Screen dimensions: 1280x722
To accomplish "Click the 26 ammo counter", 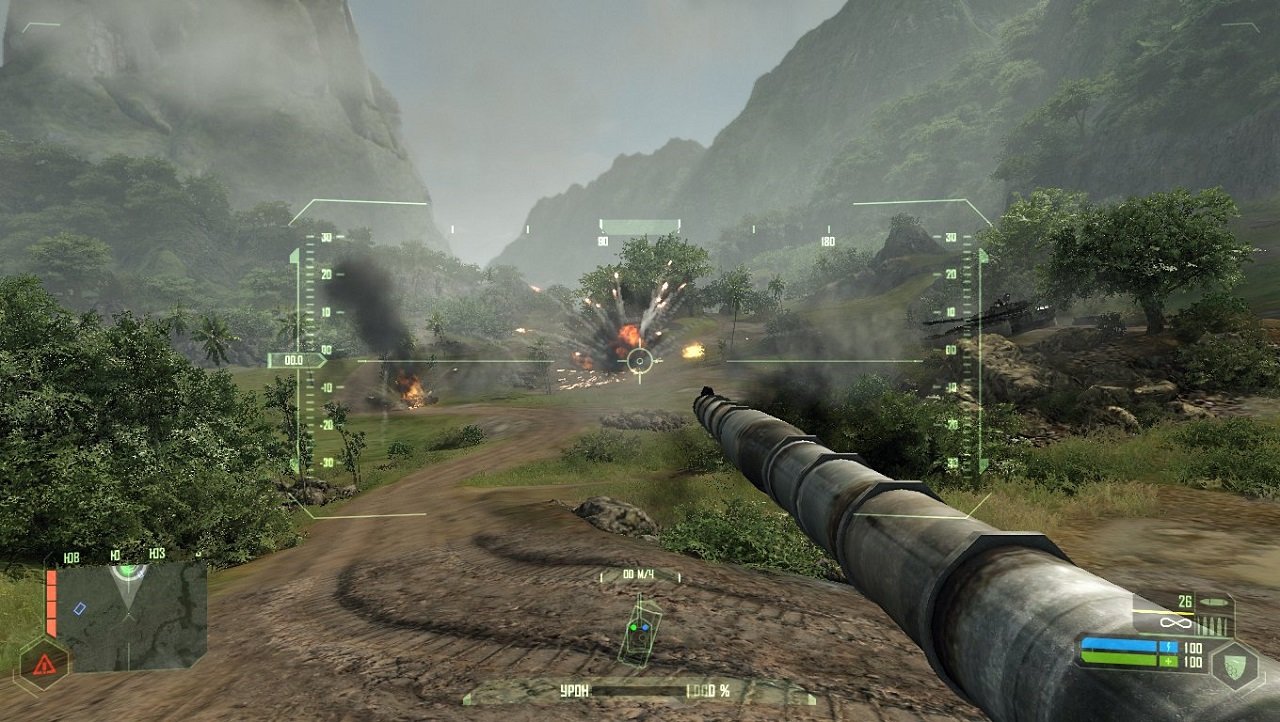I will 1185,602.
